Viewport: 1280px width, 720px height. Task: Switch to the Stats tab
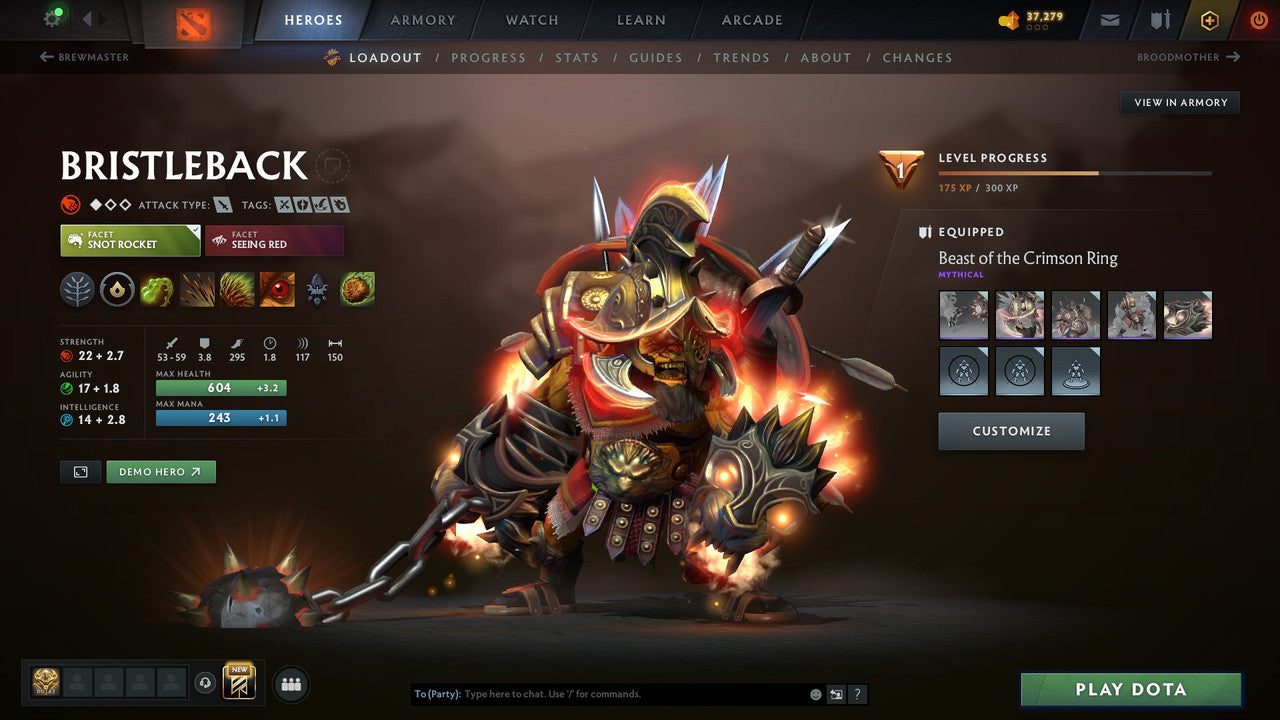[577, 57]
